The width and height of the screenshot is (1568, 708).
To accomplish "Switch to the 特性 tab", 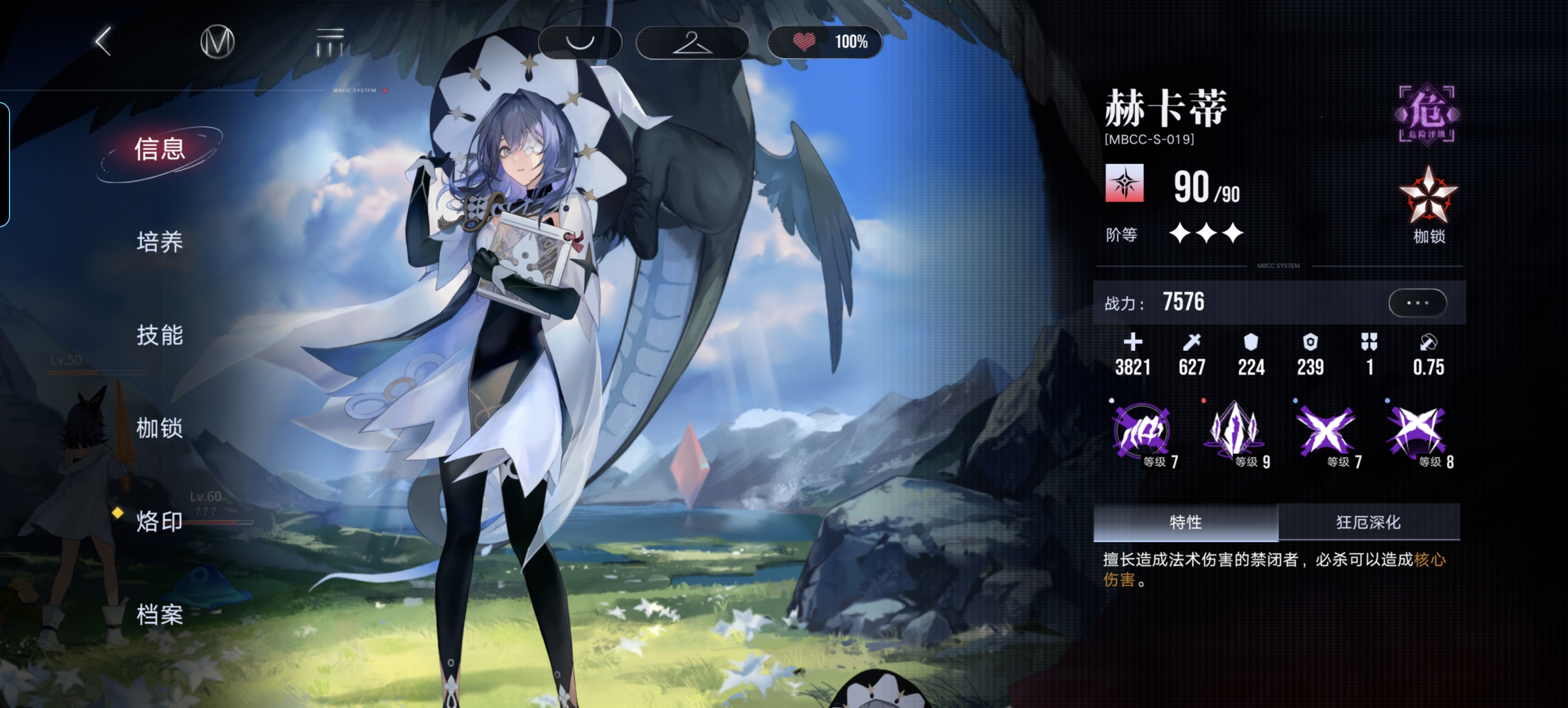I will point(1185,523).
